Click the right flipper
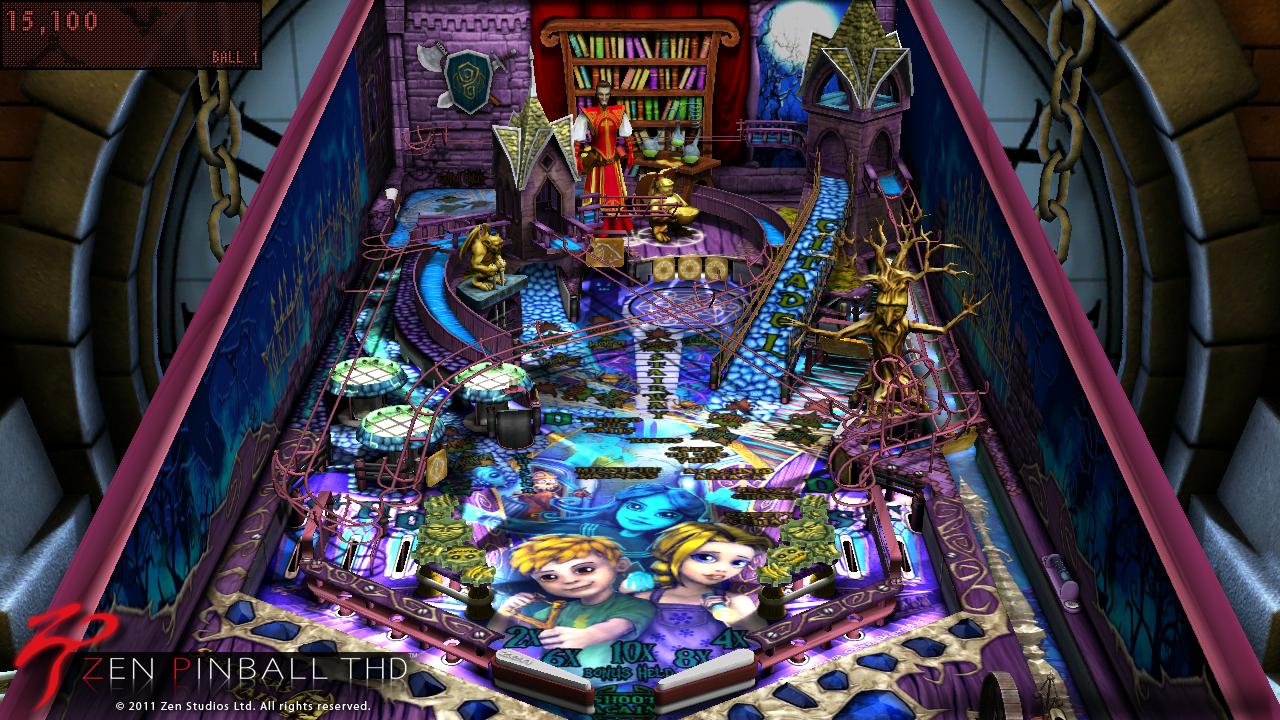This screenshot has height=720, width=1280. pyautogui.click(x=705, y=677)
